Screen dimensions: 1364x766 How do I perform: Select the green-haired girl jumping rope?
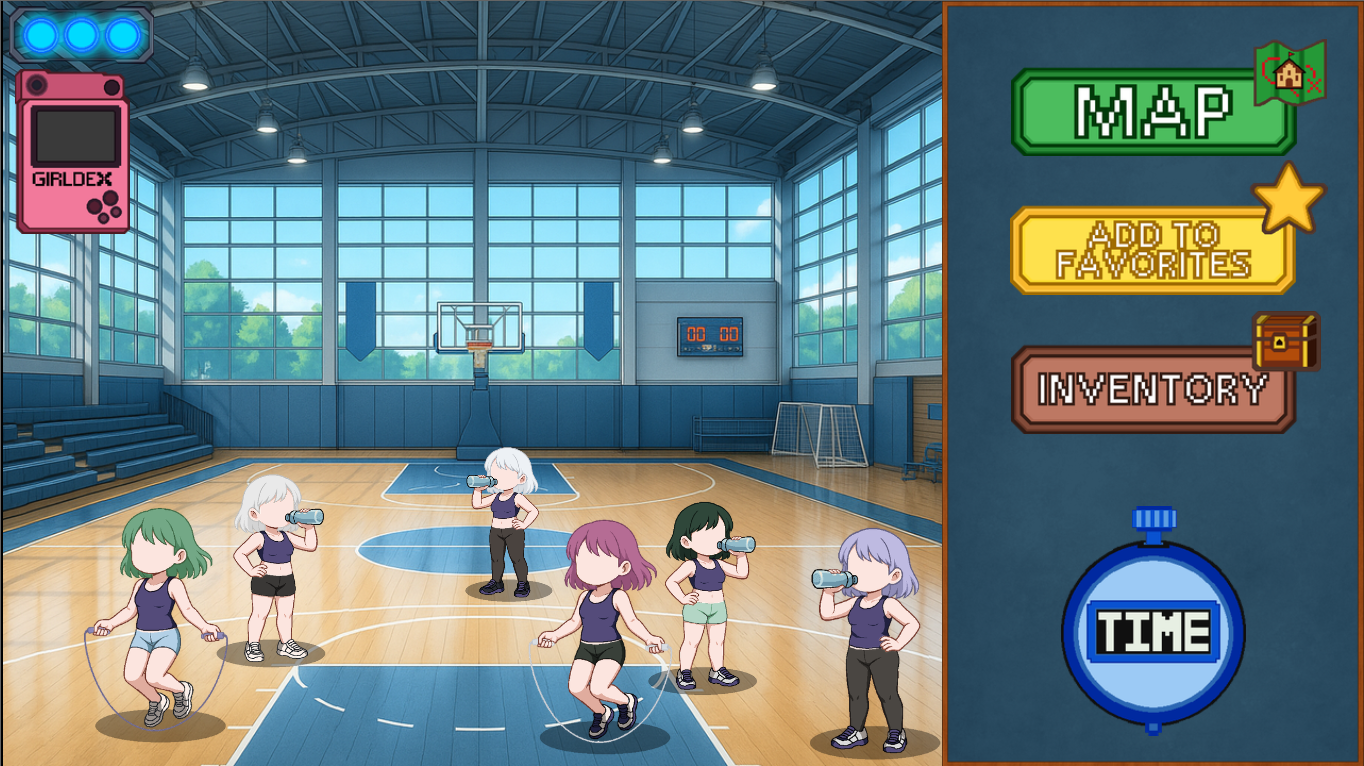pos(160,610)
